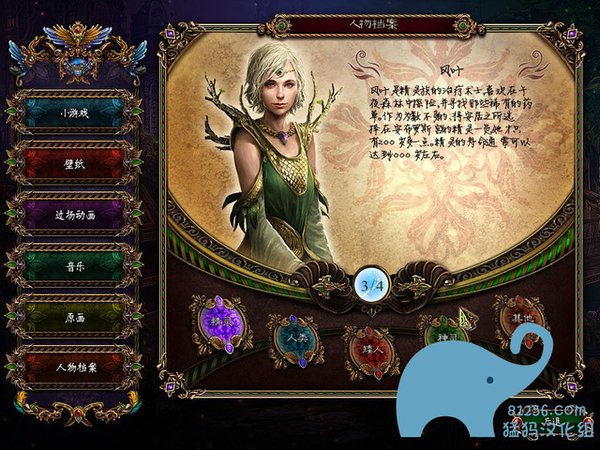Select the green 神灵 deity category medallion
The height and width of the screenshot is (450, 600).
click(445, 337)
